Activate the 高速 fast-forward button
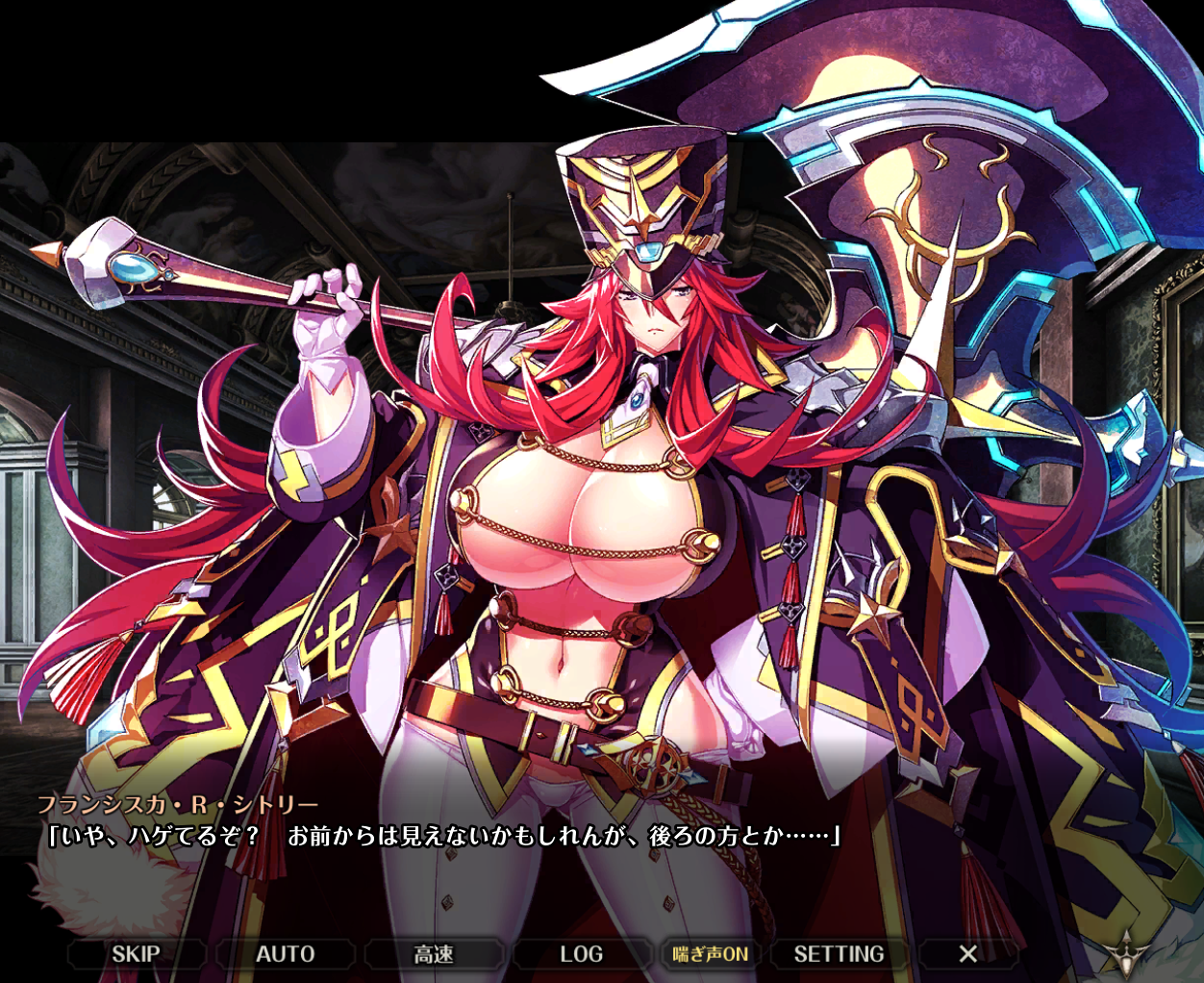1204x983 pixels. pyautogui.click(x=434, y=953)
